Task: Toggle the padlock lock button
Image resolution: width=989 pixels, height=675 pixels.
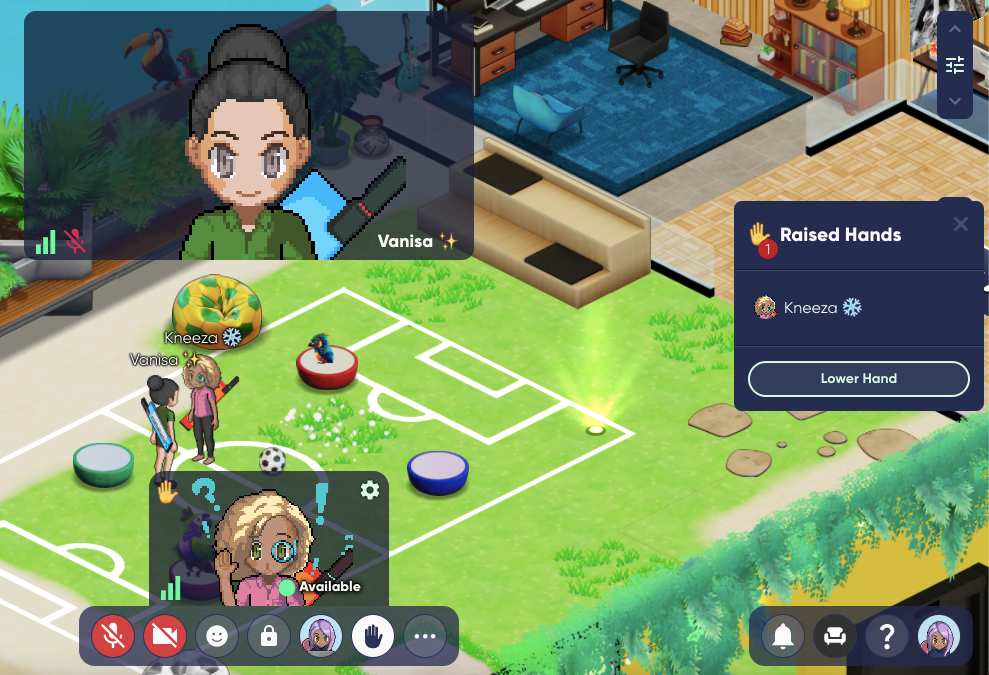Action: pos(269,636)
